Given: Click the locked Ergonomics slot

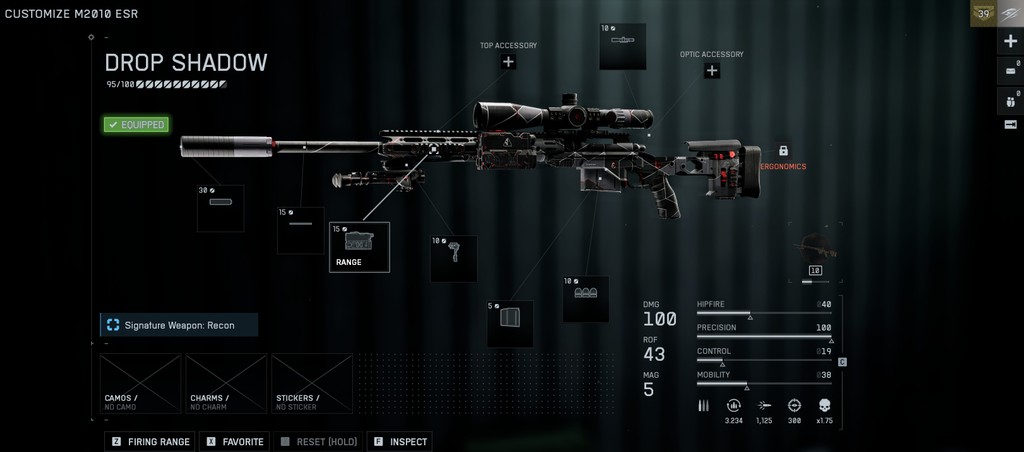Looking at the screenshot, I should 783,151.
